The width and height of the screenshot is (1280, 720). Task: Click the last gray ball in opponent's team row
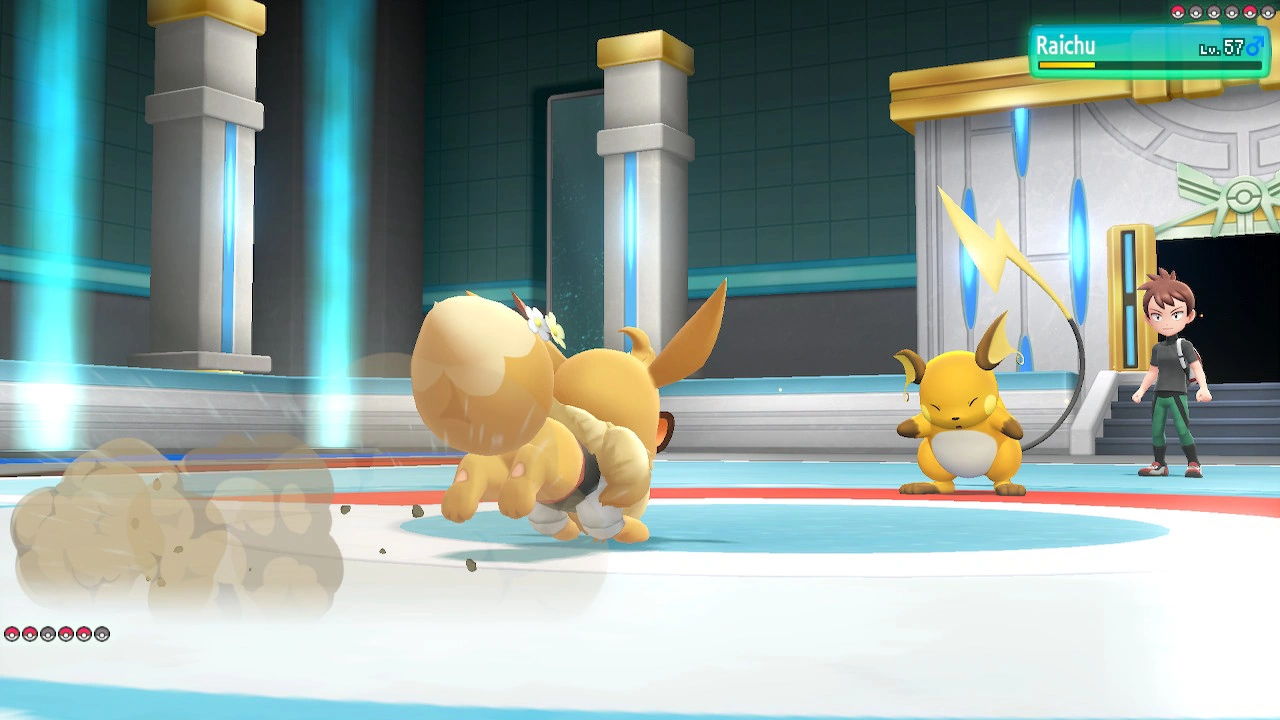[1267, 10]
